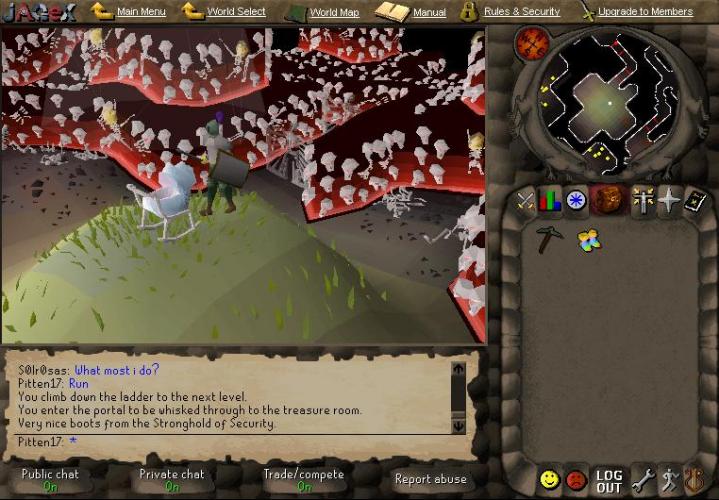Screen dimensions: 719x500
Task: Click the Log Out tab
Action: click(x=609, y=480)
